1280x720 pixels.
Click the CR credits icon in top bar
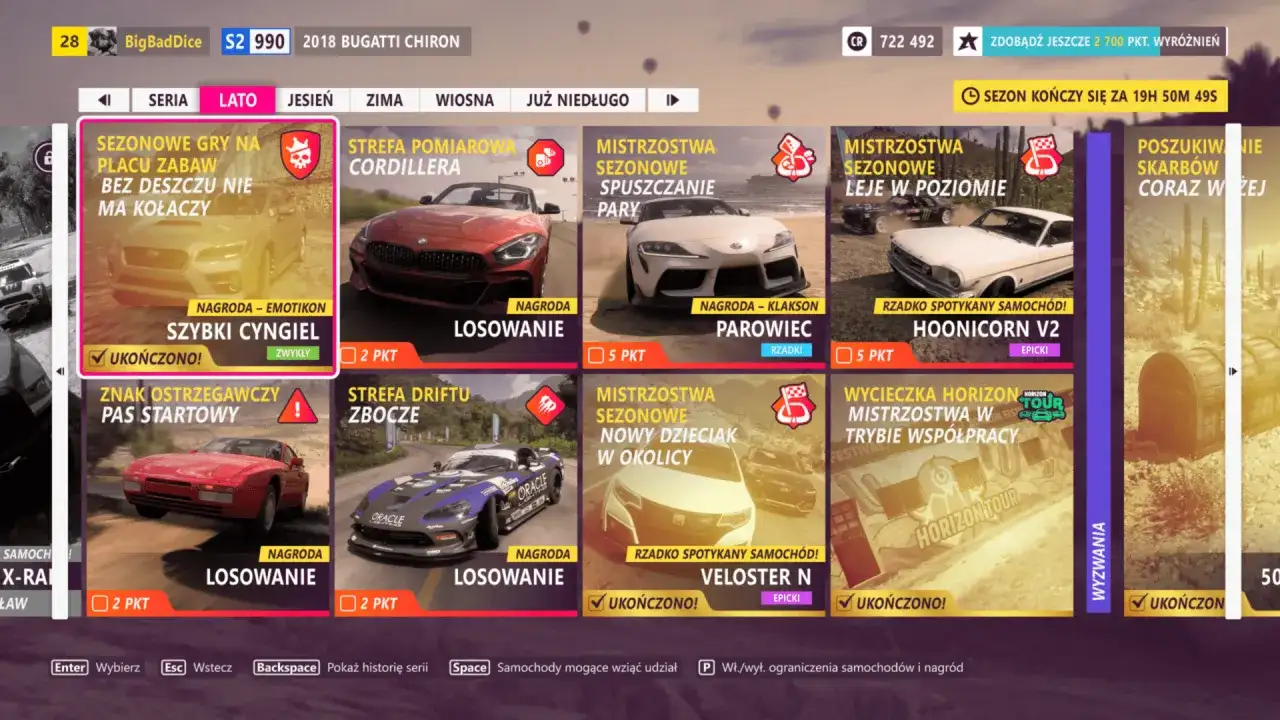pos(857,42)
